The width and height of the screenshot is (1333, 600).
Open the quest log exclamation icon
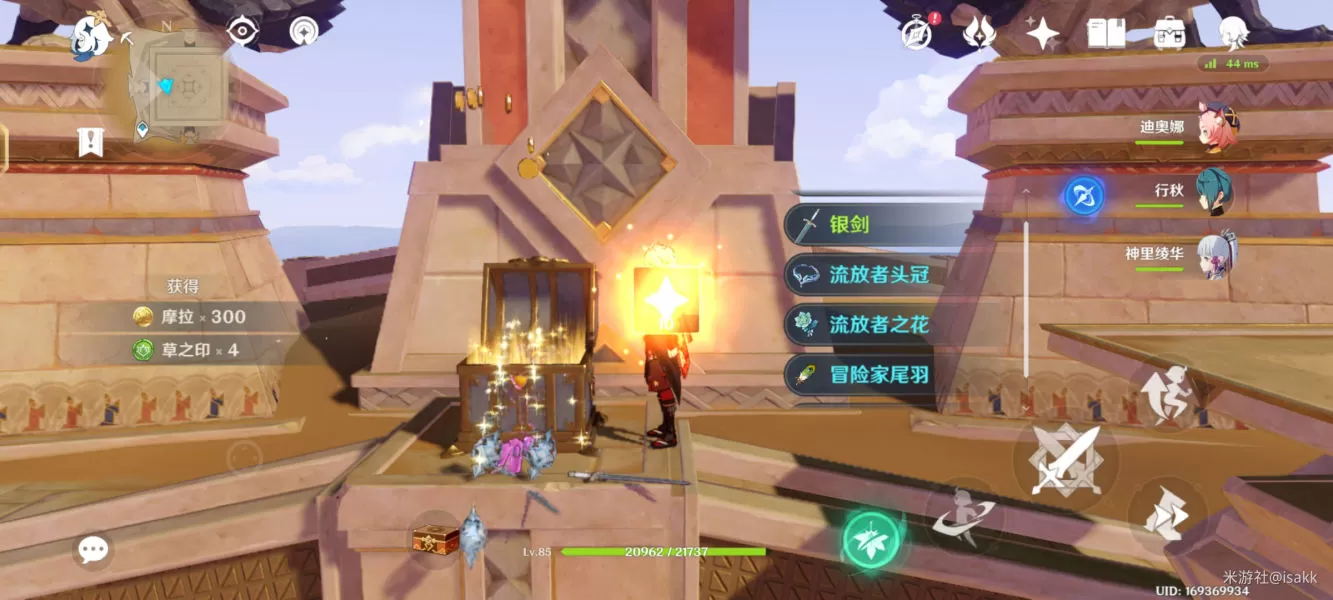pyautogui.click(x=90, y=143)
